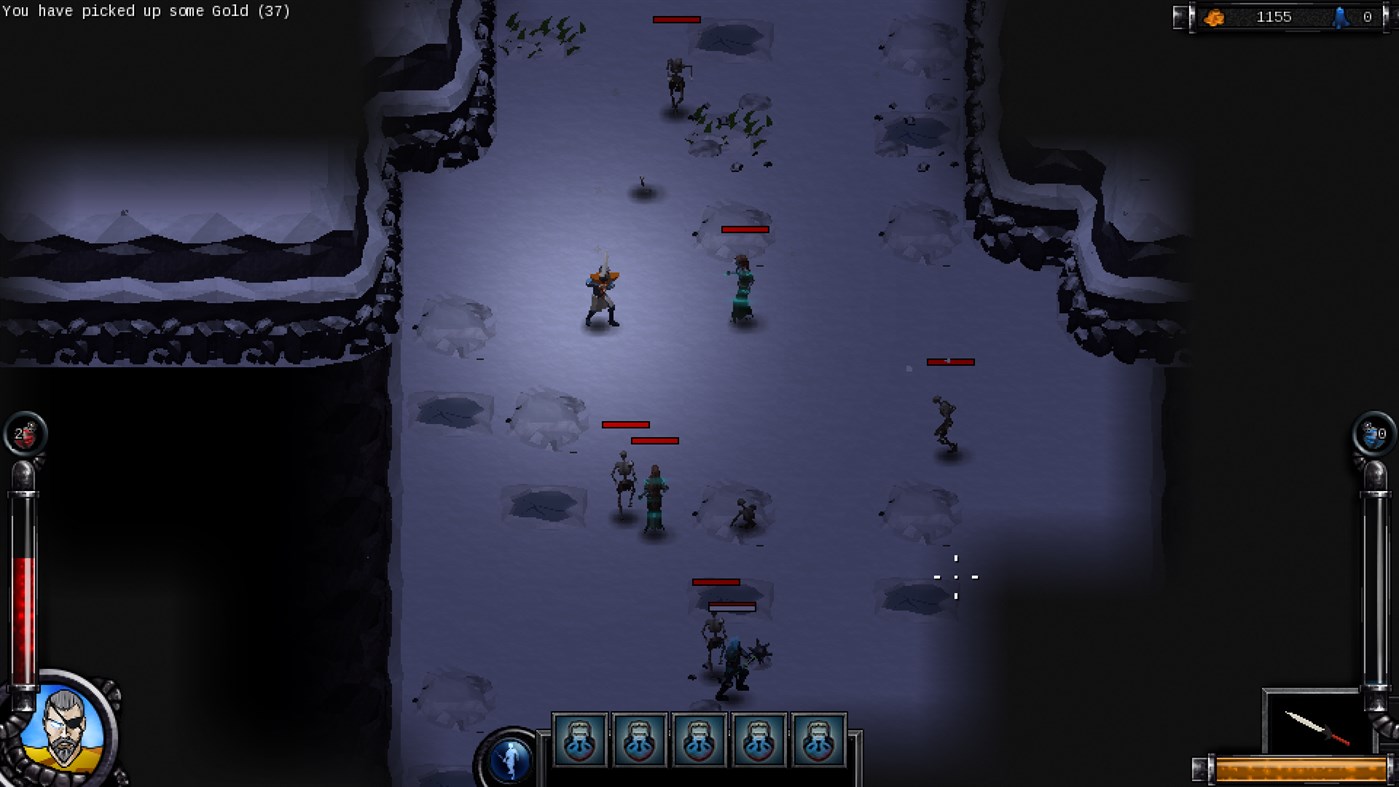The width and height of the screenshot is (1399, 787).
Task: Open the red heart icon on health orb
Action: (27, 433)
